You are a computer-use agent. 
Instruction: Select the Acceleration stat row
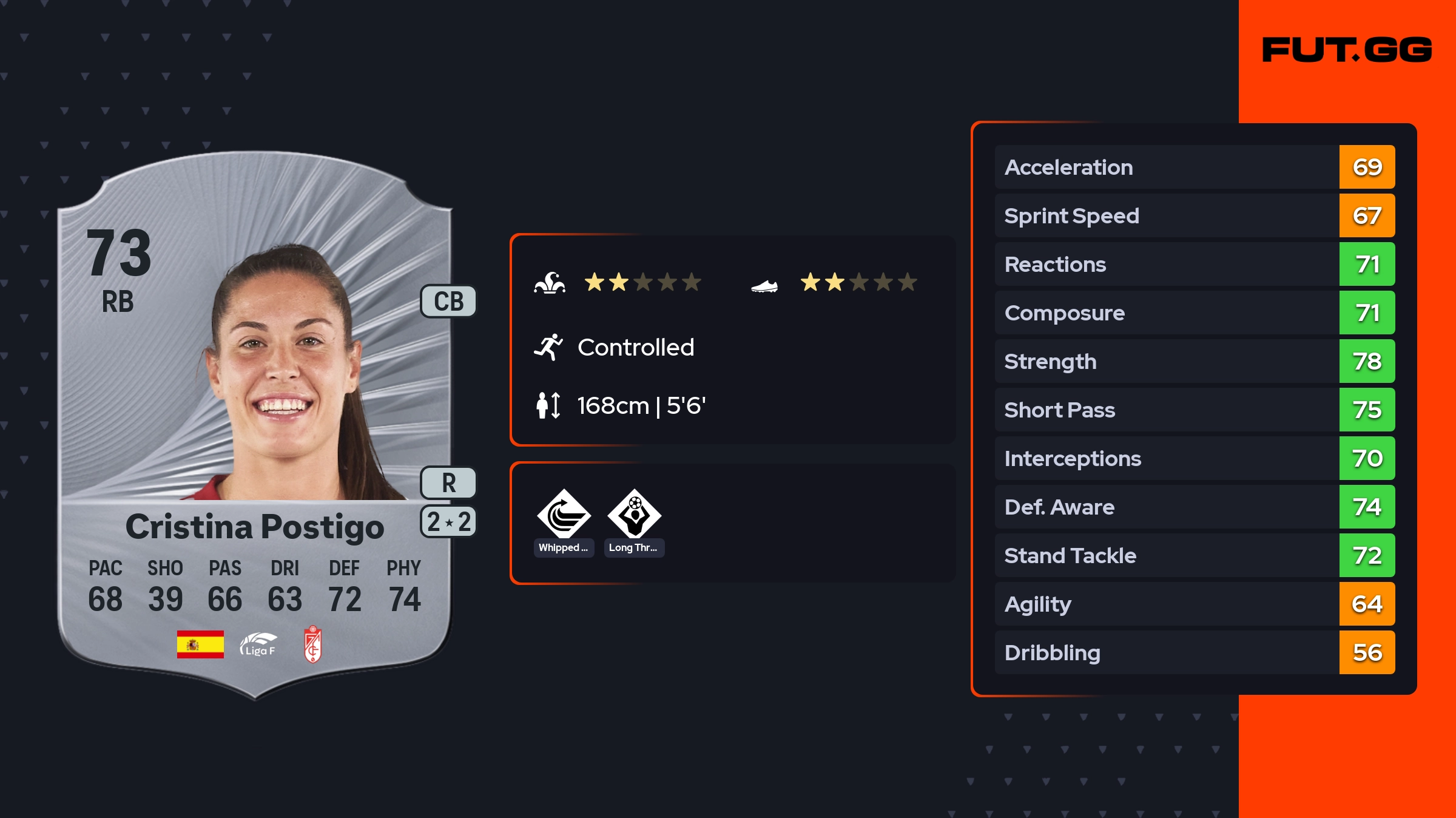pos(1194,167)
